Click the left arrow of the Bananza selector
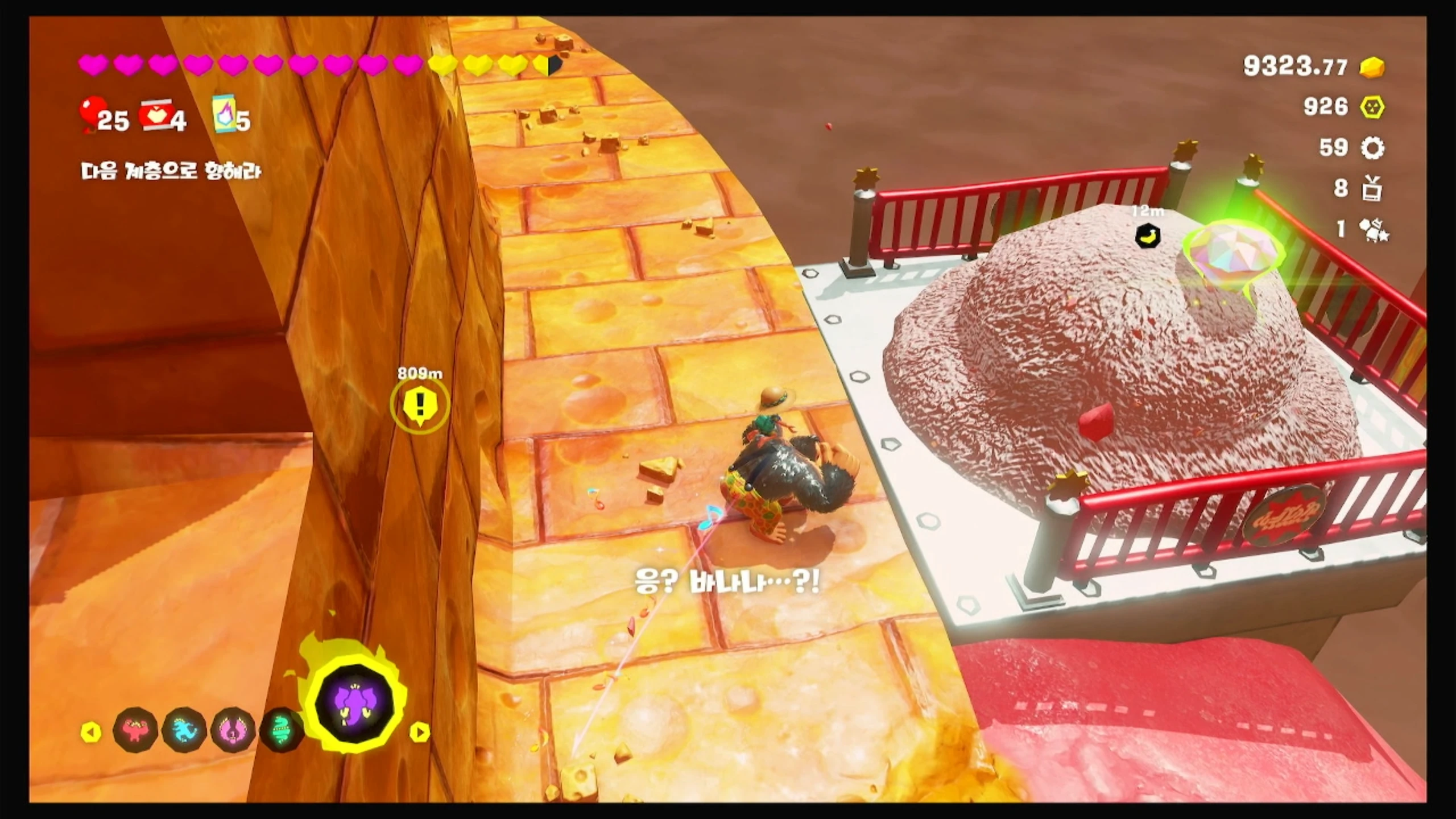Screen dimensions: 1456x819 click(91, 731)
